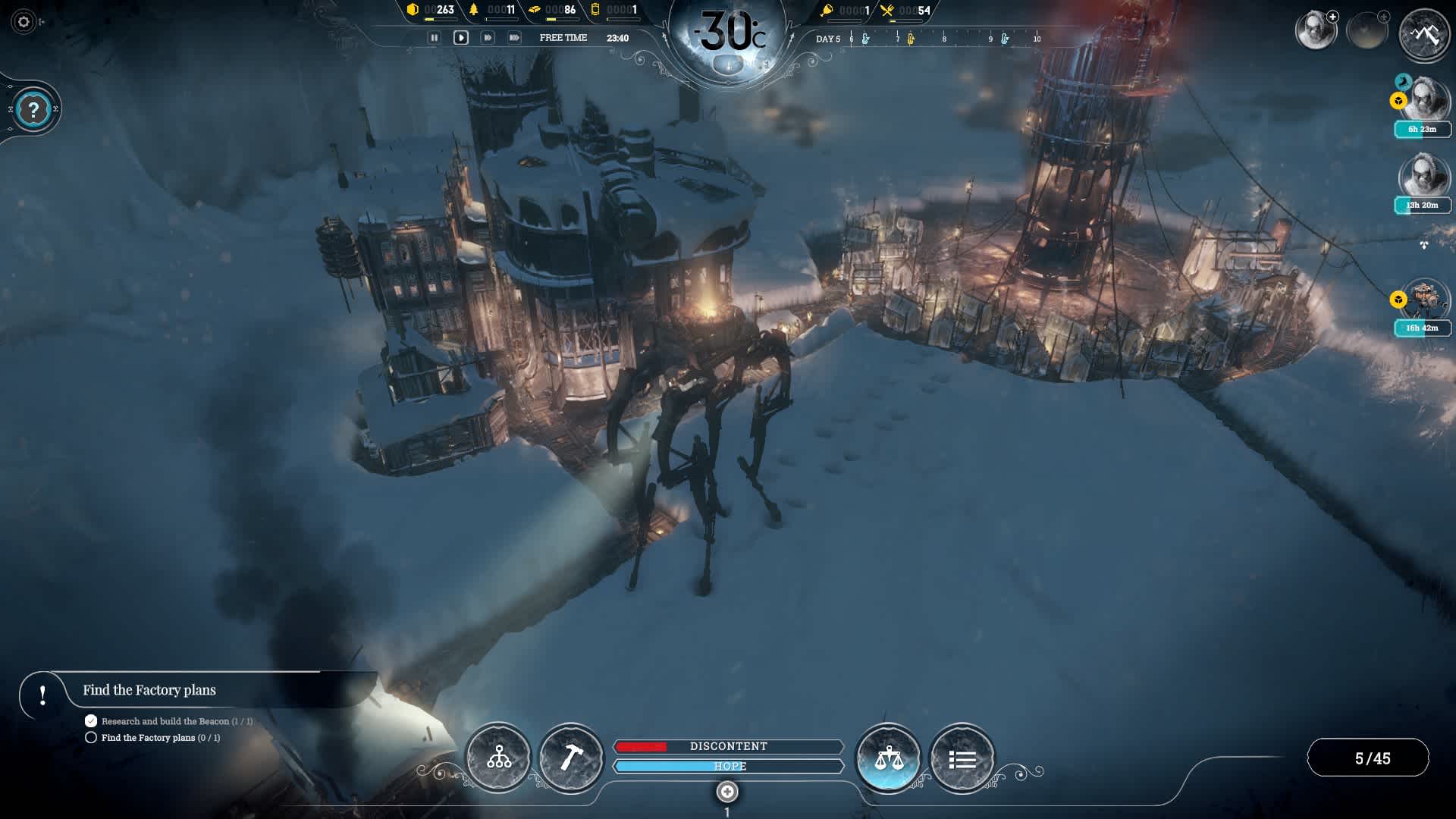Open the Economy overview list icon
The height and width of the screenshot is (819, 1456).
(962, 757)
